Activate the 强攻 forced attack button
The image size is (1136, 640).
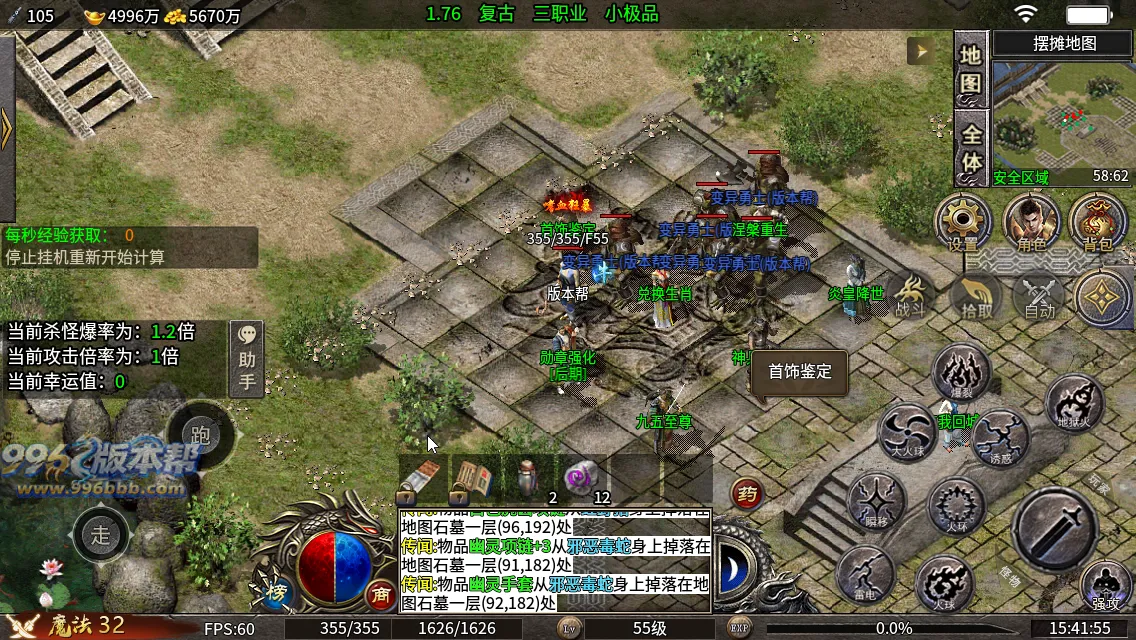1106,585
